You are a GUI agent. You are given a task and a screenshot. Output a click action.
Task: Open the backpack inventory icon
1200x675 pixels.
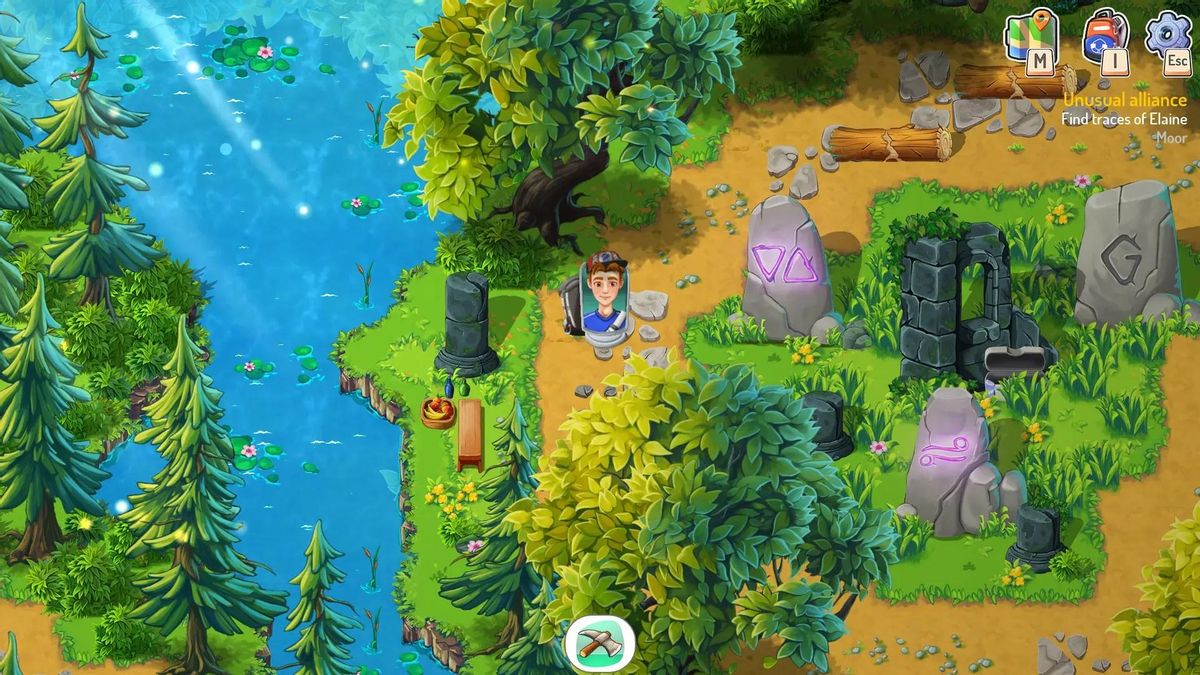point(1105,38)
